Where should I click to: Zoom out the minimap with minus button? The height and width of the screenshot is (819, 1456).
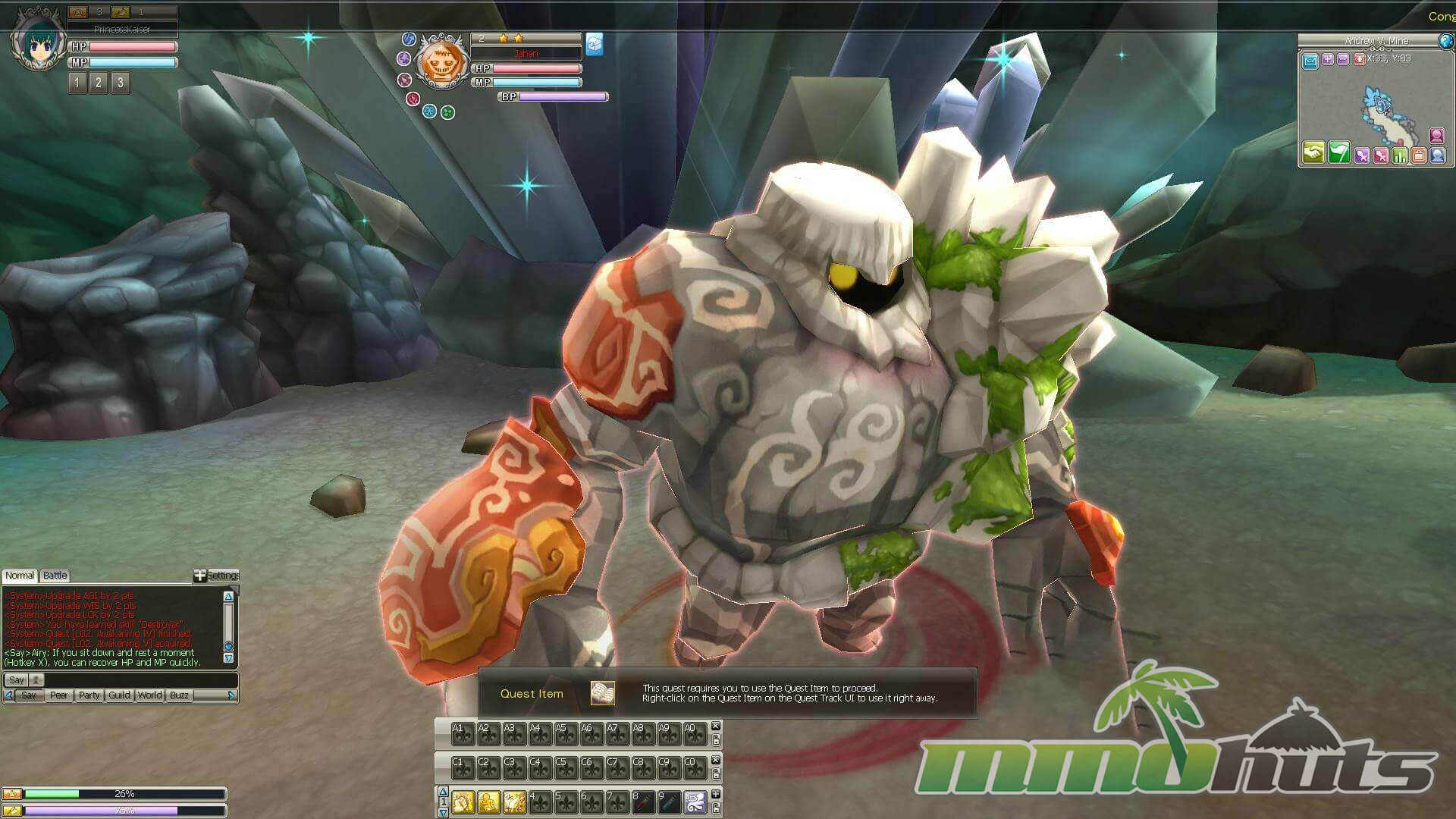[x=1342, y=59]
